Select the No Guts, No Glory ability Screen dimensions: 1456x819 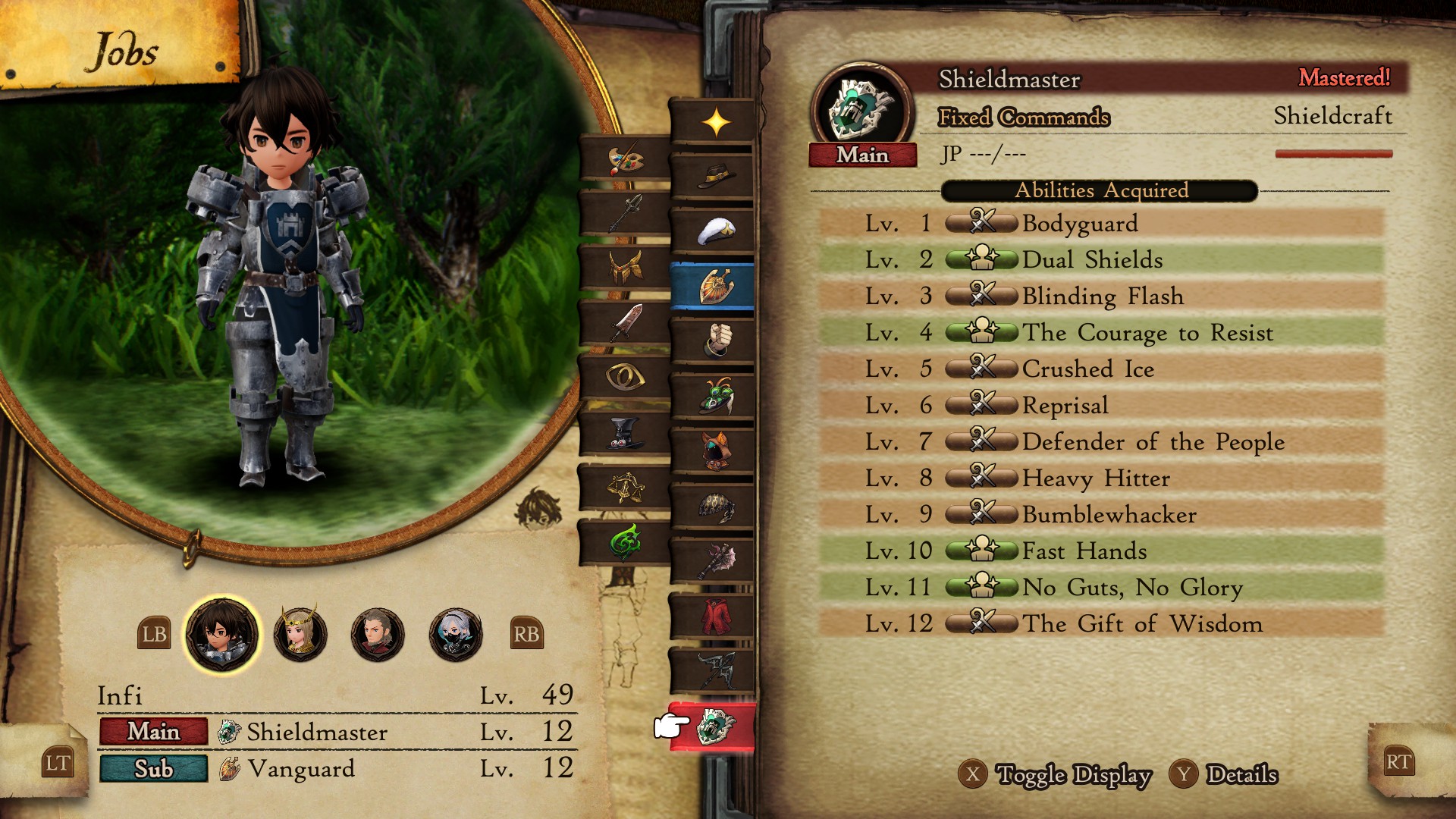[1101, 587]
